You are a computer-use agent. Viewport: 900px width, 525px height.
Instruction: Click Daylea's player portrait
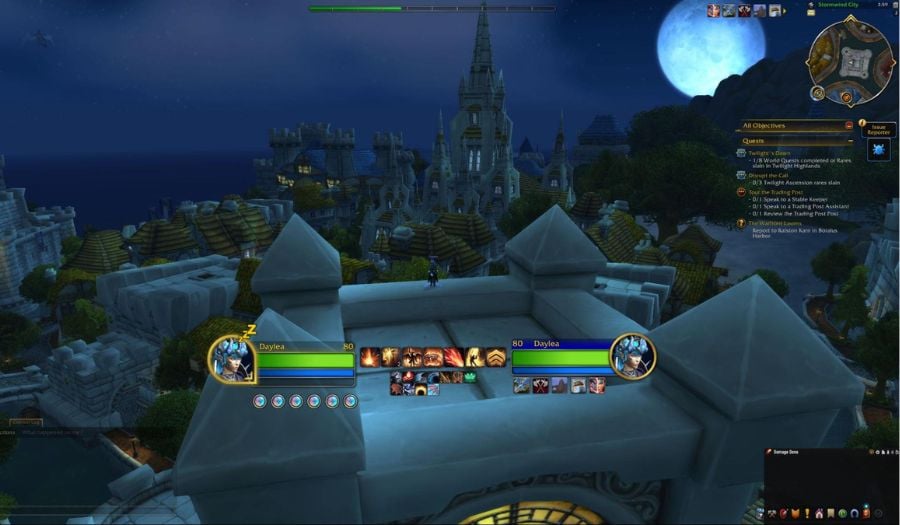234,359
